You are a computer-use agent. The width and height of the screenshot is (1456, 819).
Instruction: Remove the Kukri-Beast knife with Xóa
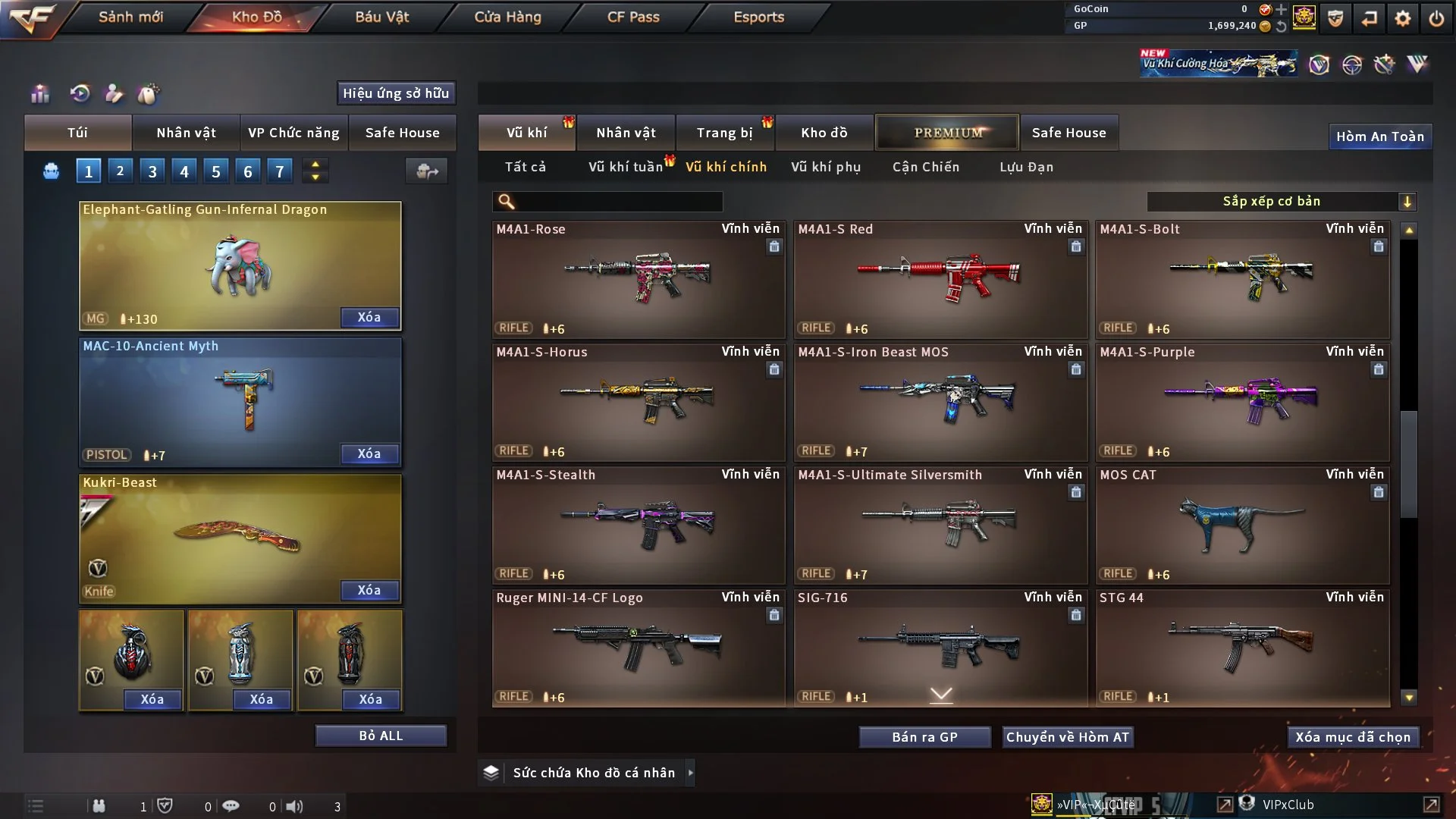click(369, 590)
